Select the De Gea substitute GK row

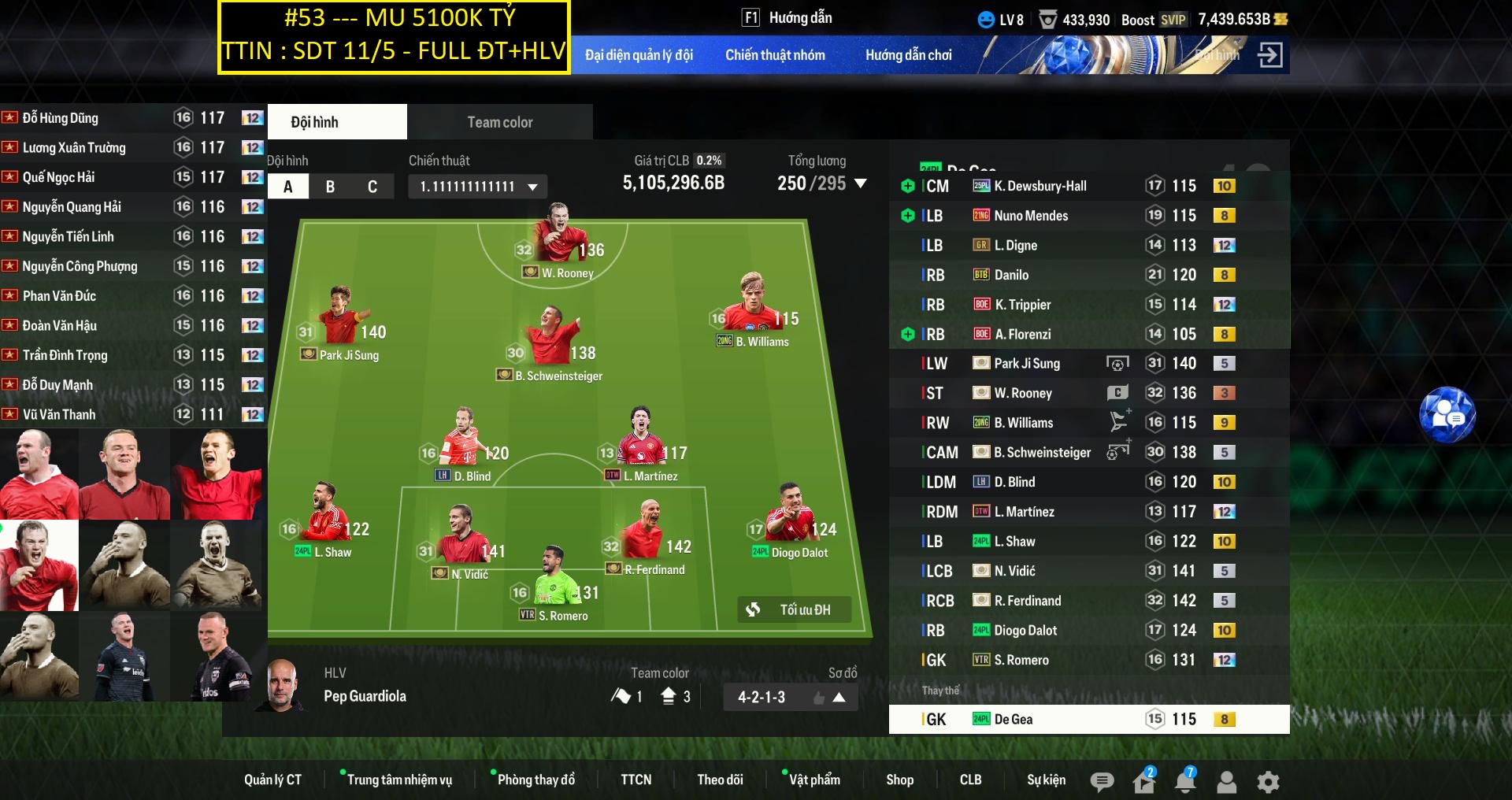pyautogui.click(x=1088, y=719)
